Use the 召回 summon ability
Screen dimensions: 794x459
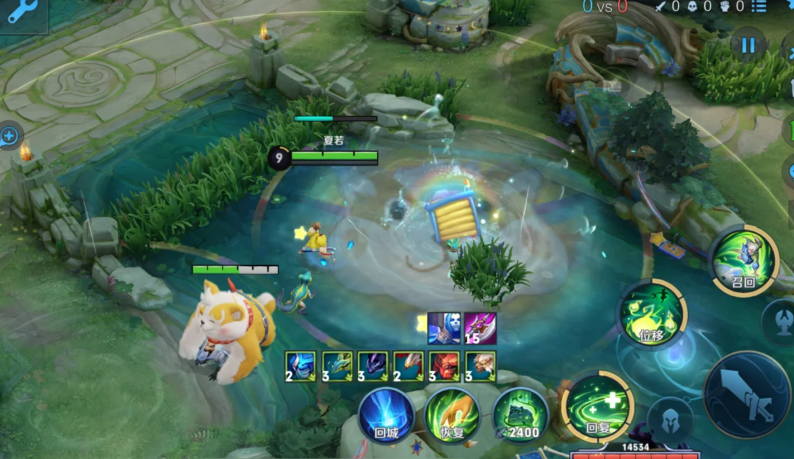tap(744, 260)
